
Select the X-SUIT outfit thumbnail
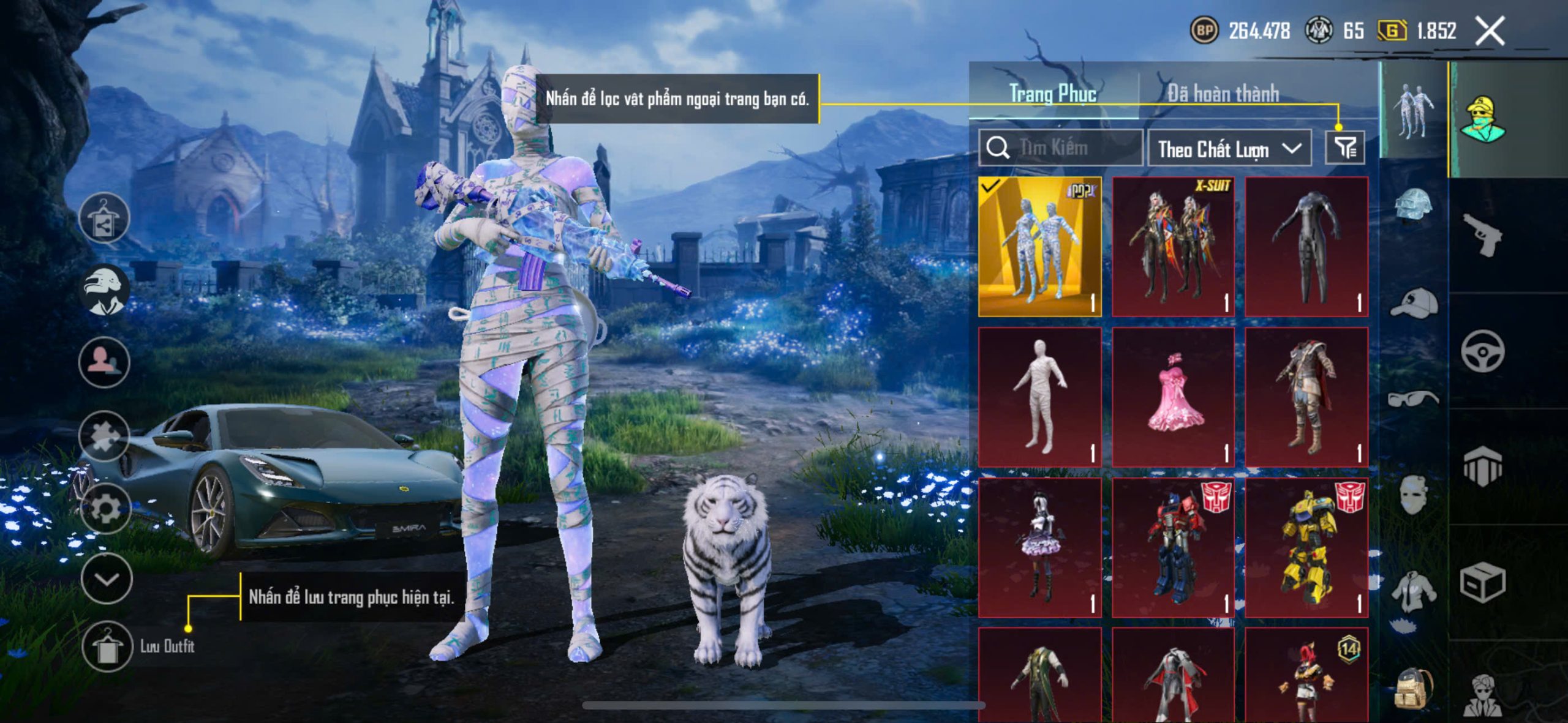pyautogui.click(x=1173, y=247)
